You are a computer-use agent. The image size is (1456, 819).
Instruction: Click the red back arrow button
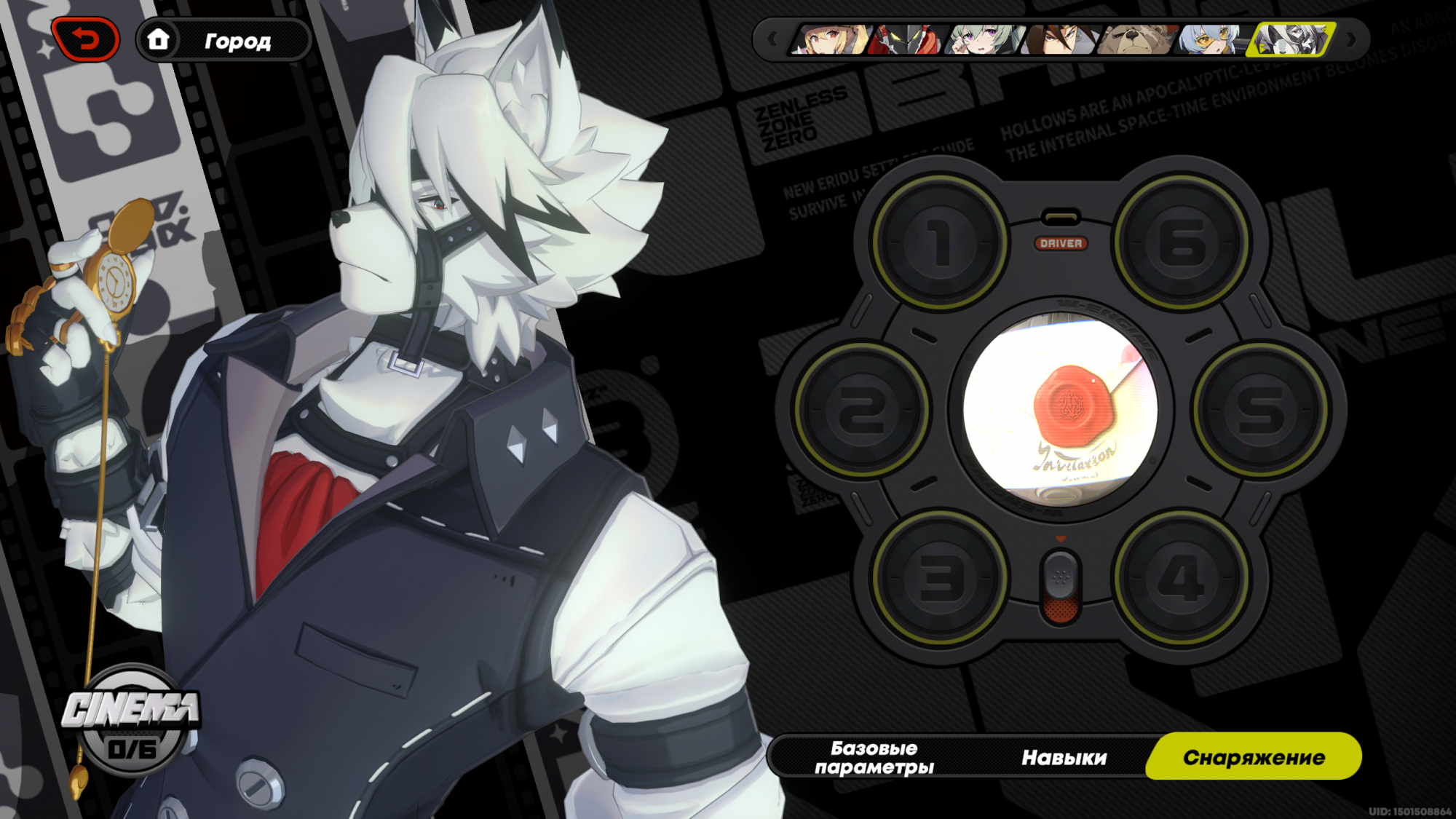tap(85, 39)
